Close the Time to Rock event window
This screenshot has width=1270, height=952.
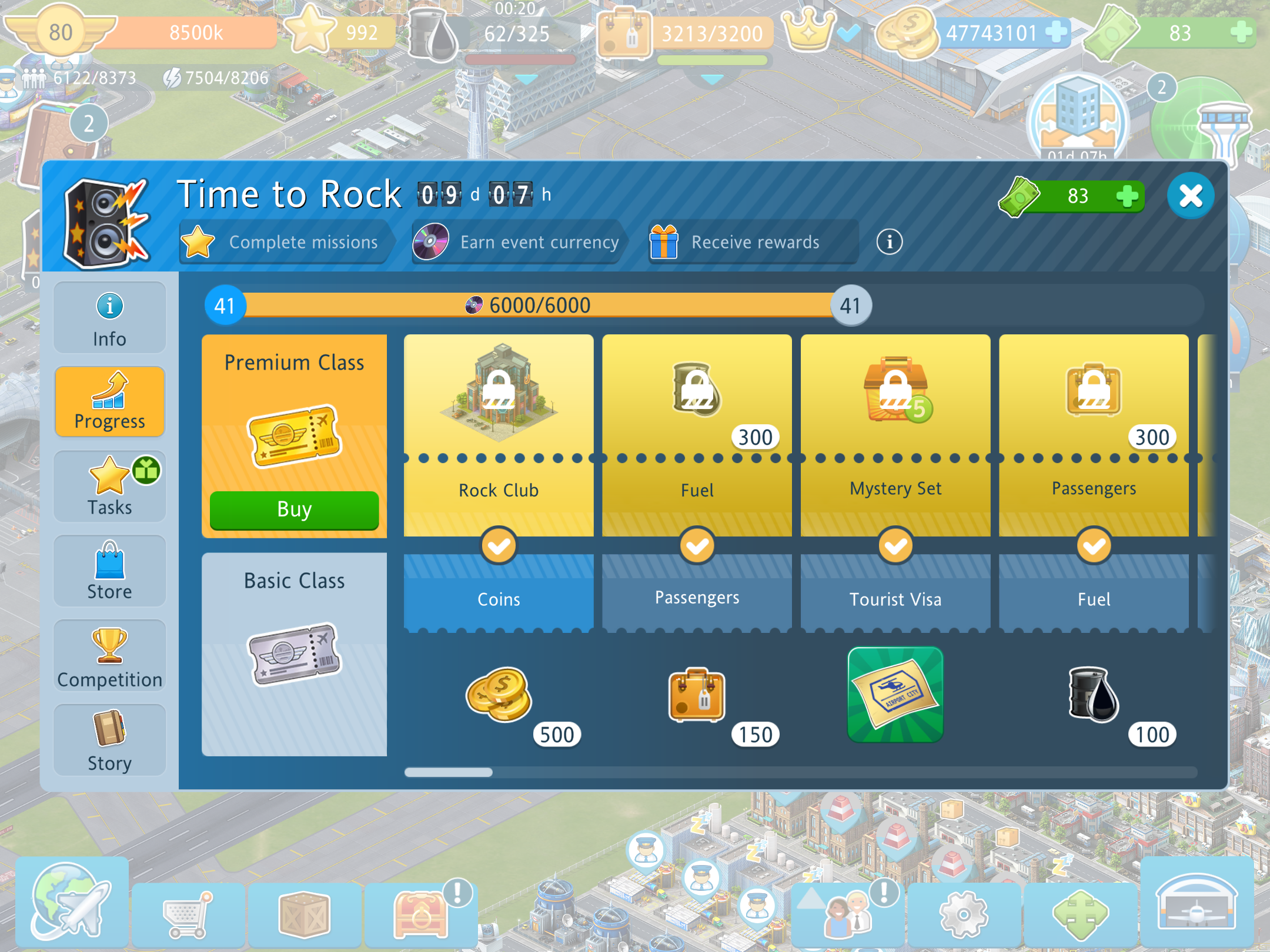click(x=1191, y=196)
